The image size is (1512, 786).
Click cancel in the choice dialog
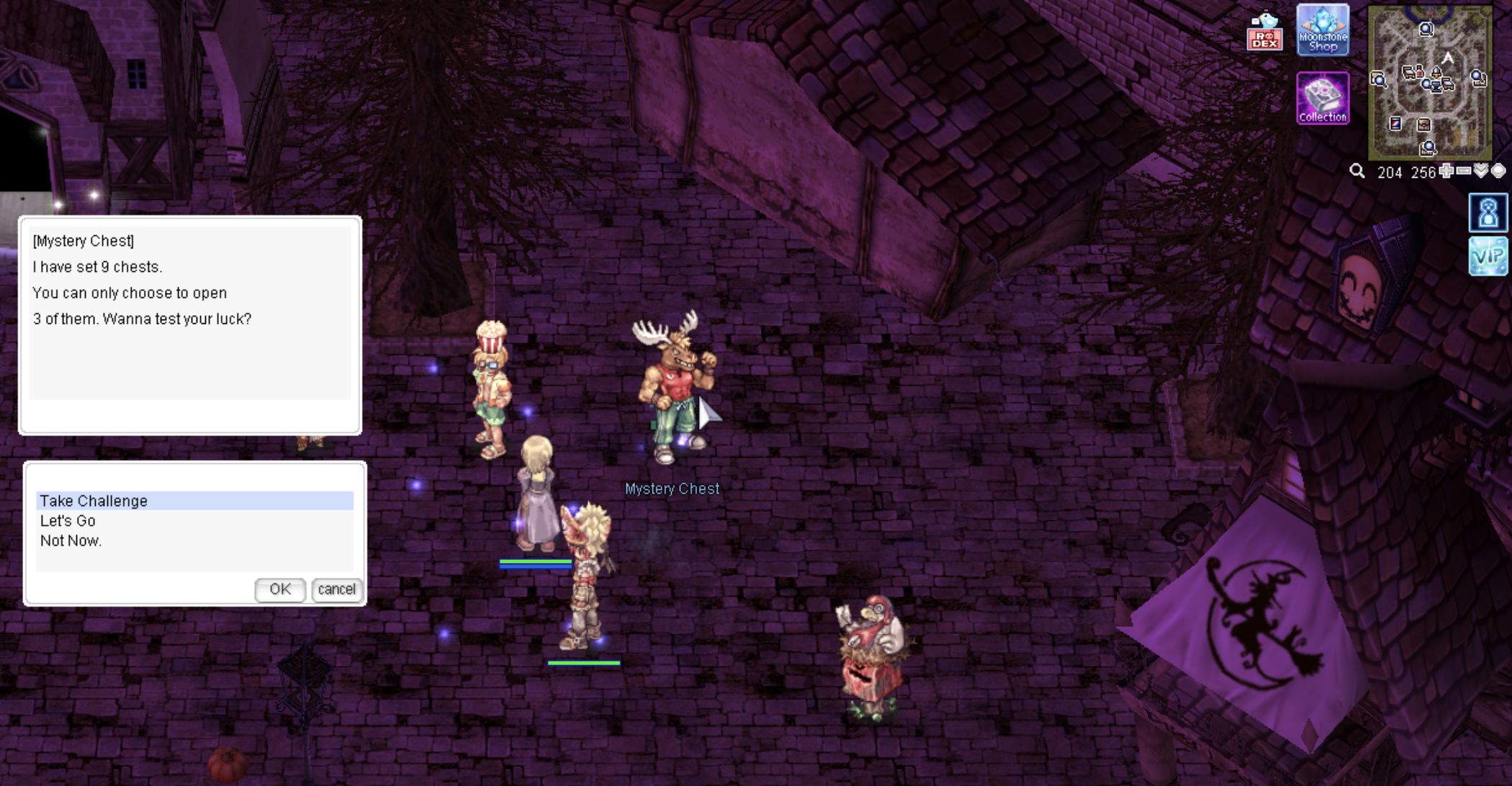(336, 589)
